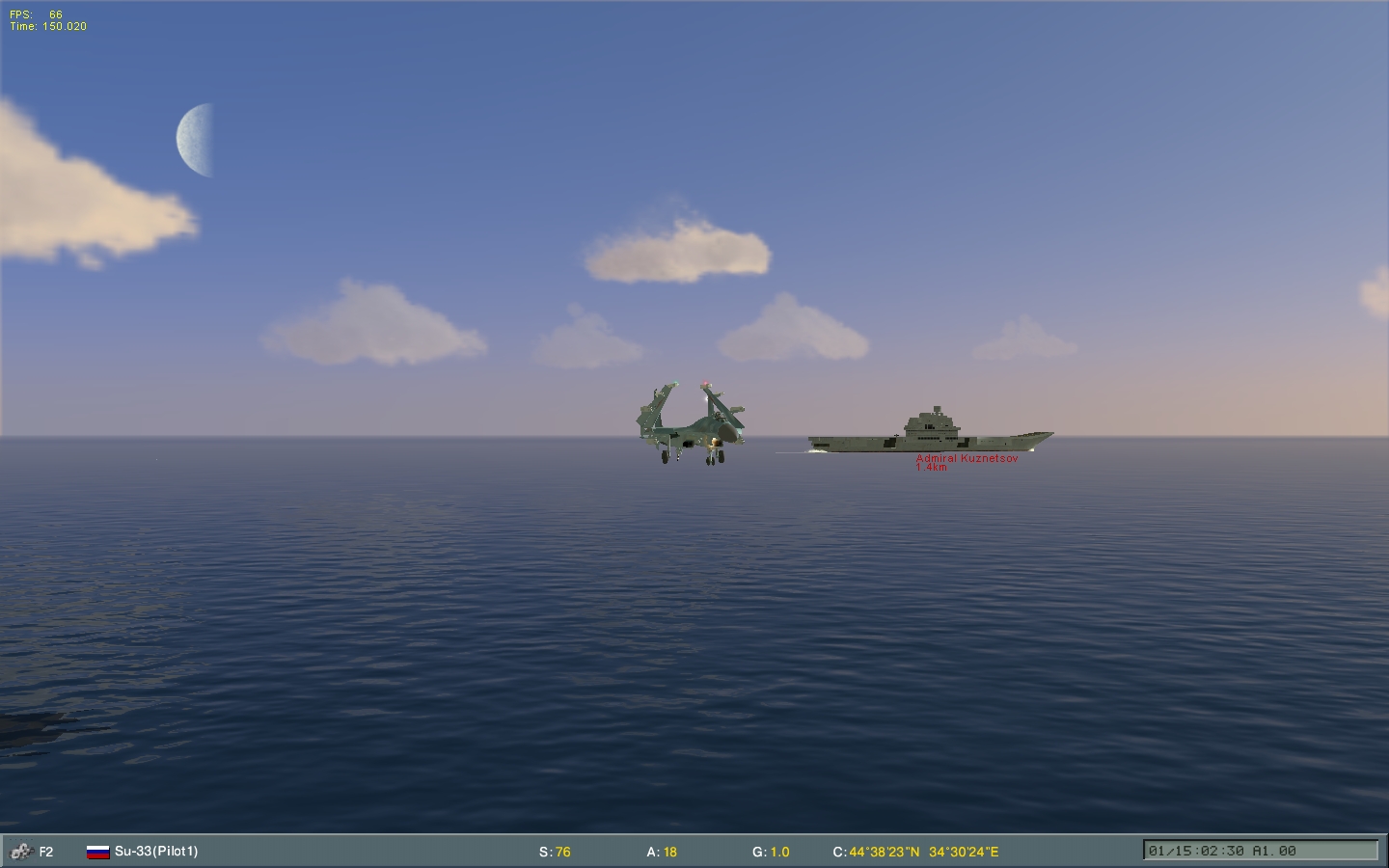Click the altitude indicator A:18
Screen dimensions: 1389x868
661,852
